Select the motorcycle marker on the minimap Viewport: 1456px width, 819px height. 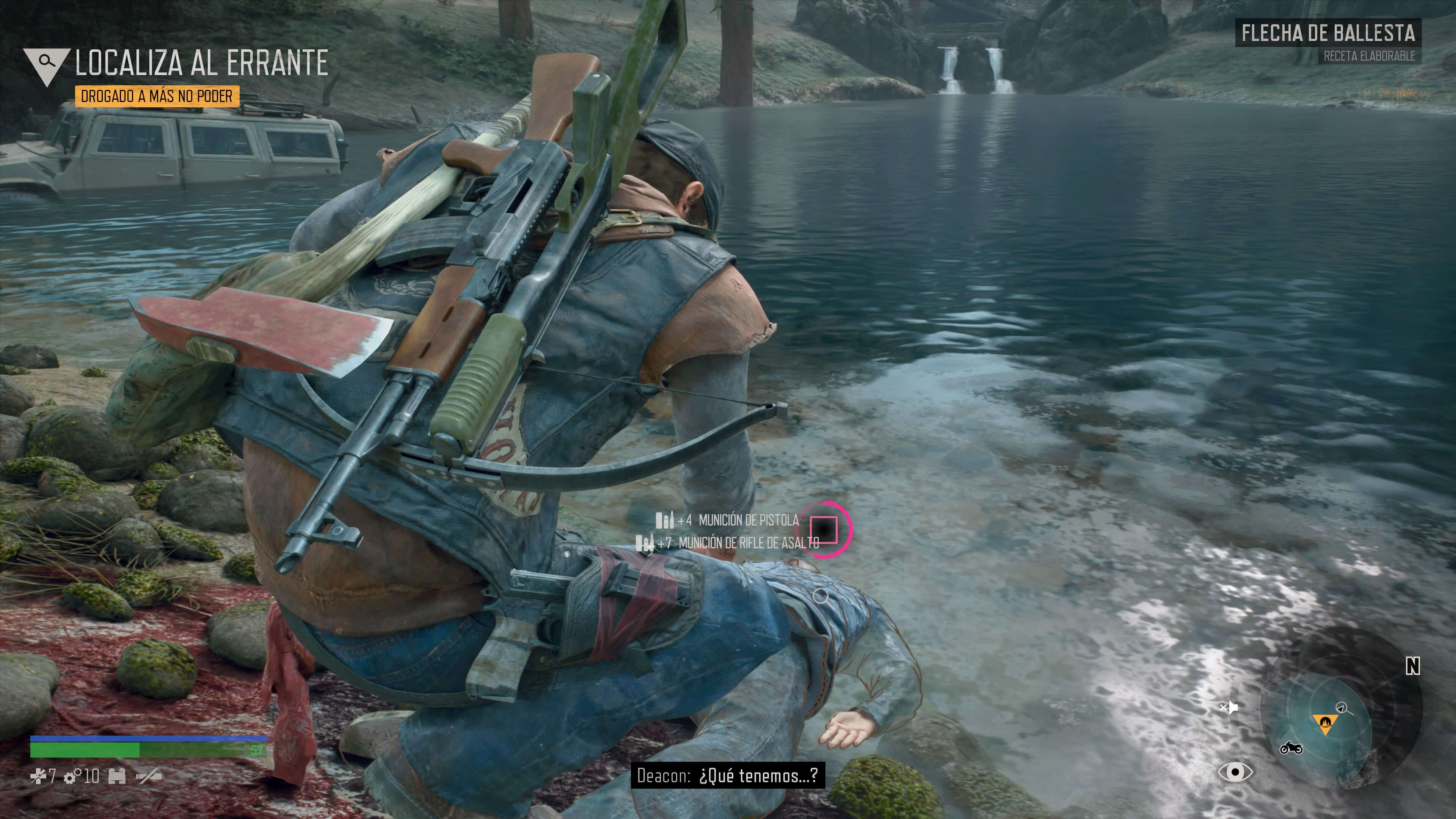click(x=1291, y=748)
